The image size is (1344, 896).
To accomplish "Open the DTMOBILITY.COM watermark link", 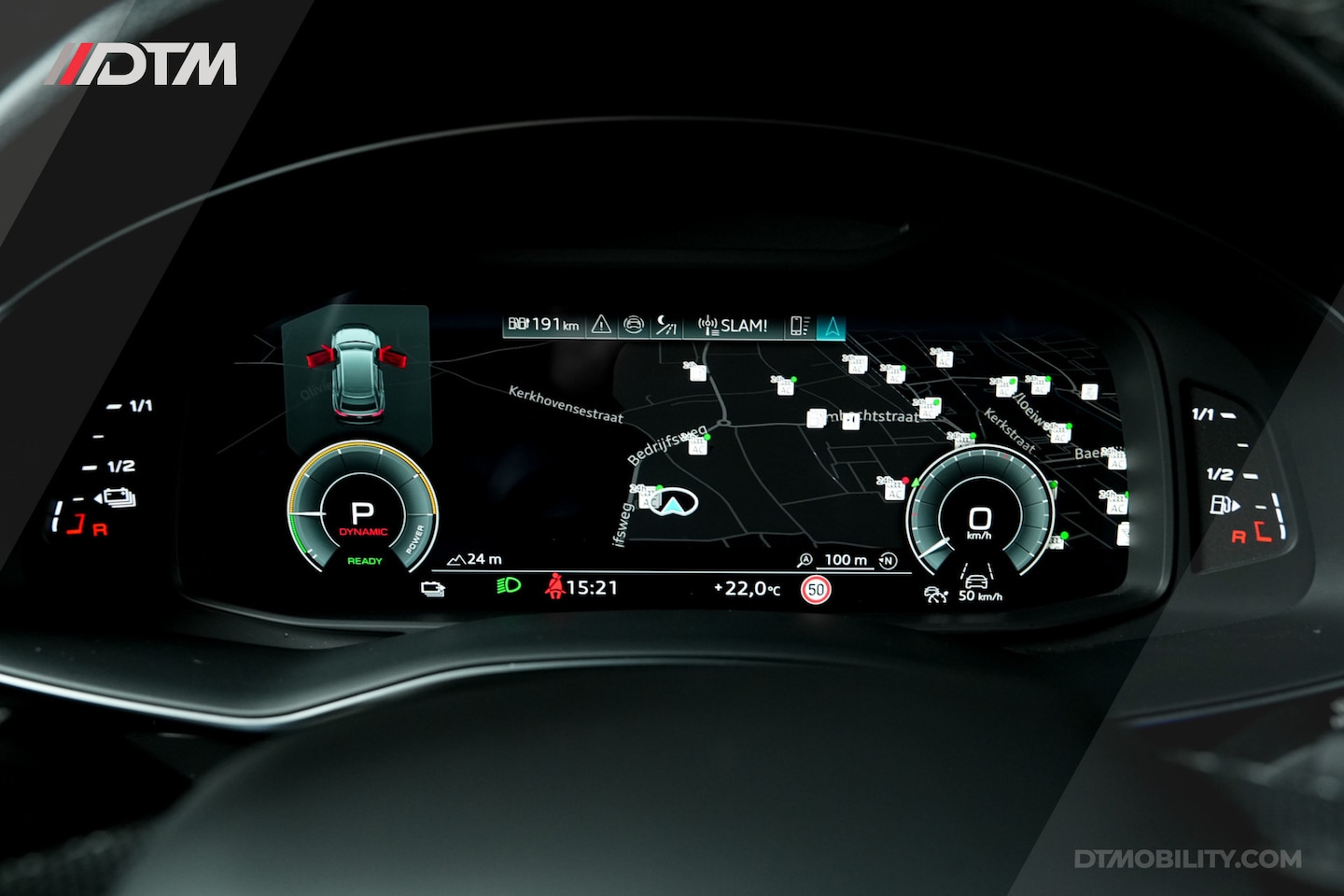I will (x=1187, y=859).
